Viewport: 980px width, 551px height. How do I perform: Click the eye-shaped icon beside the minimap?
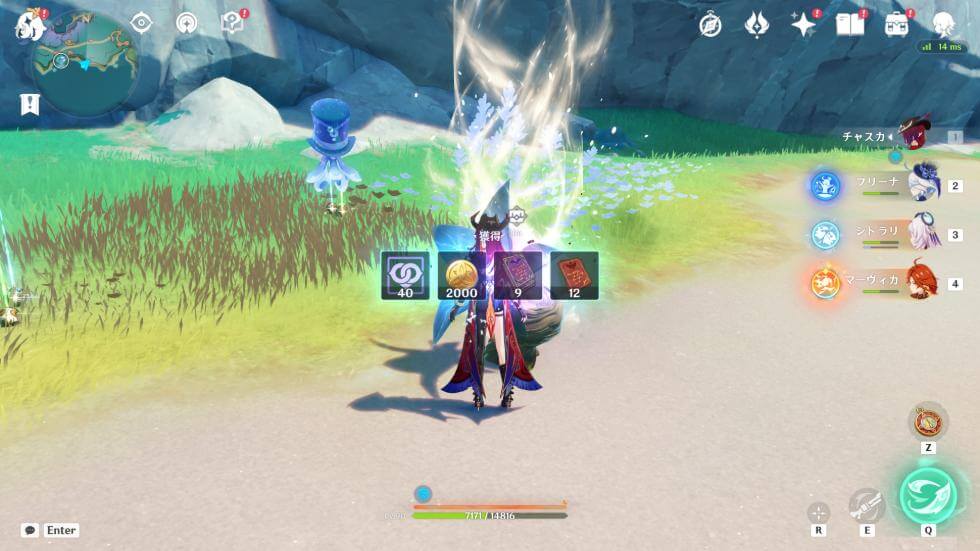tap(141, 23)
